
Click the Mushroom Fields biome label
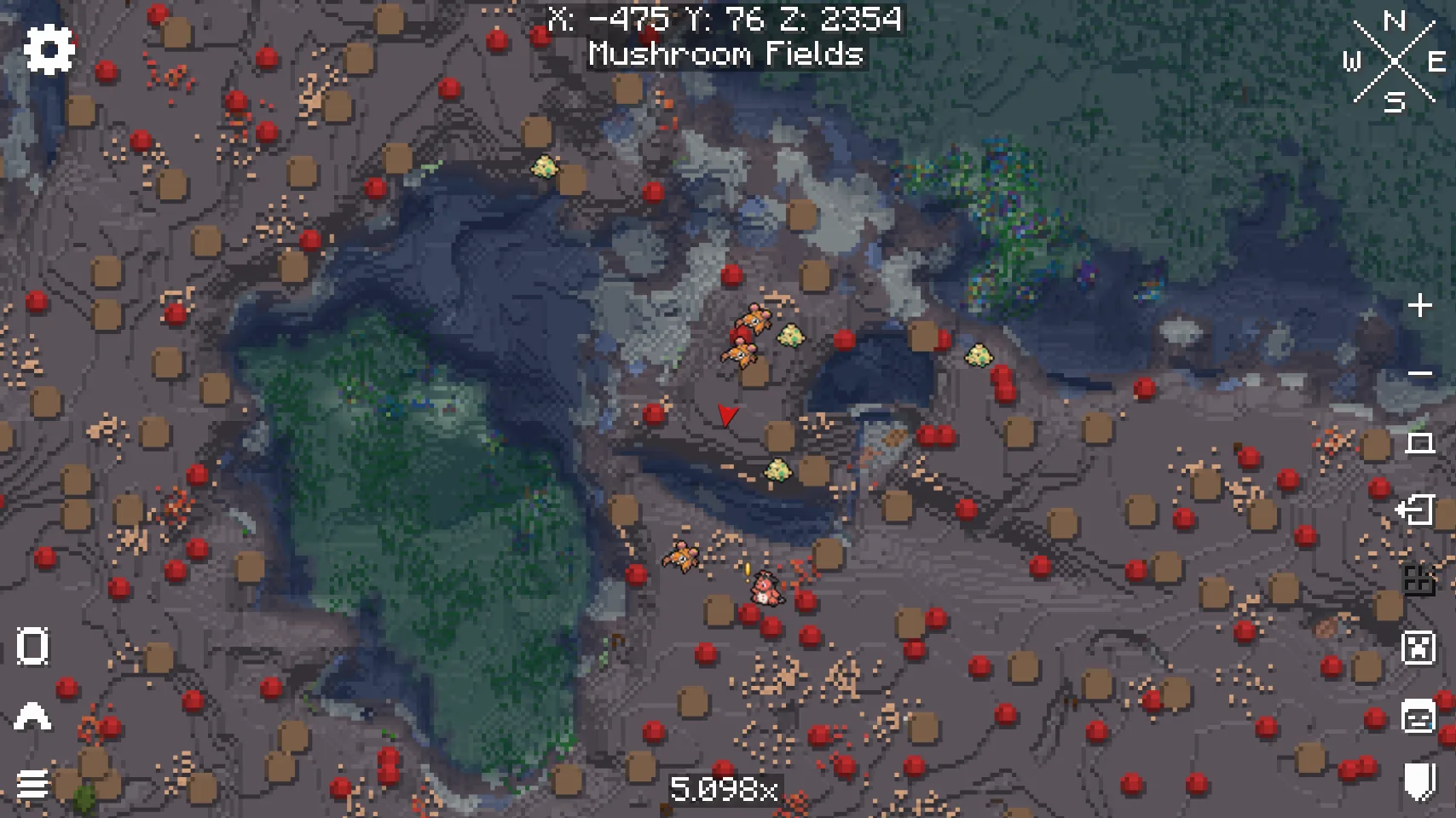point(726,54)
